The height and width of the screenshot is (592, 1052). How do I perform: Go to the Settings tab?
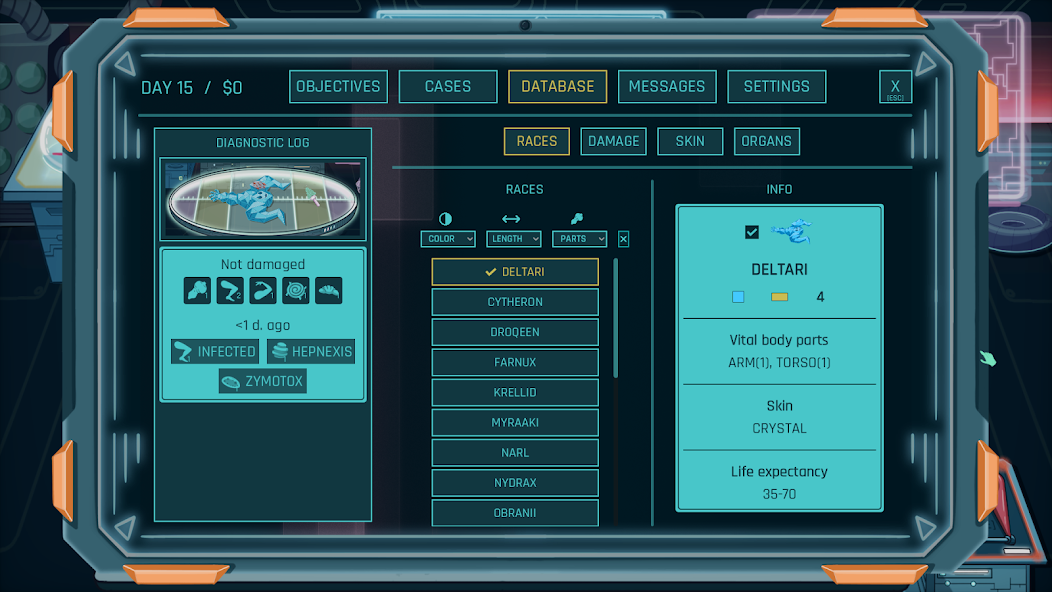click(776, 87)
